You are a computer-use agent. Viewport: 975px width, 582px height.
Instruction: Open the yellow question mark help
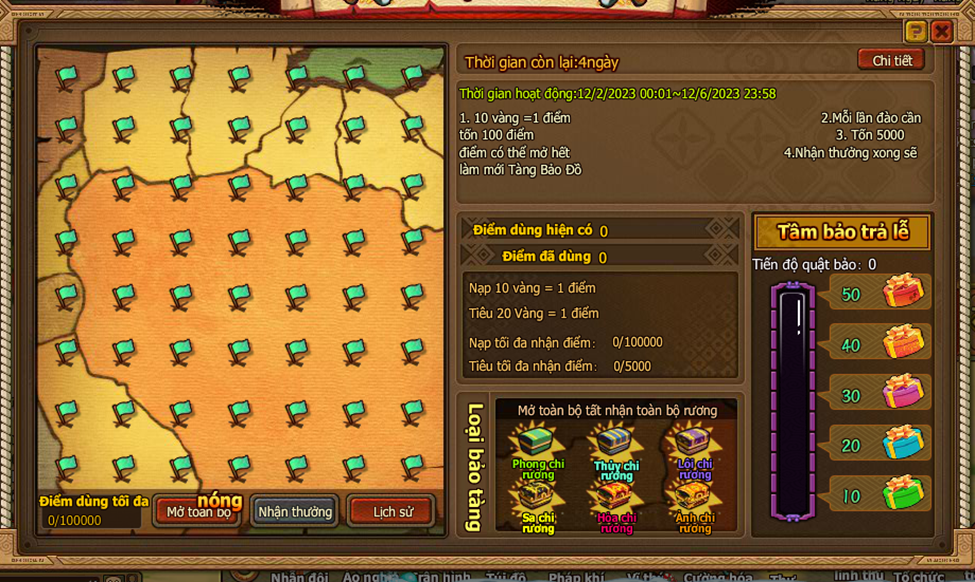click(x=914, y=31)
